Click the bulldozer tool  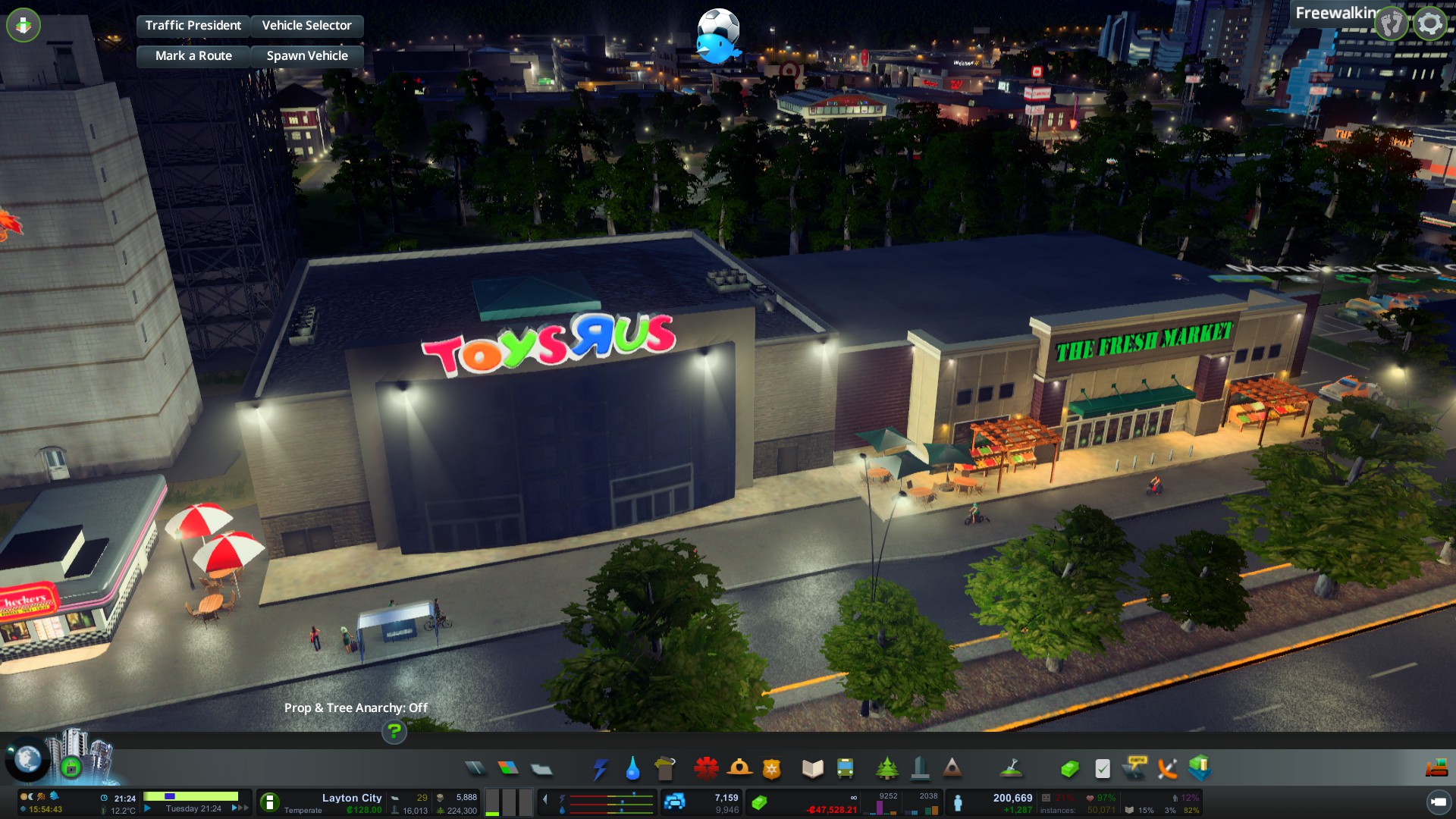[x=1436, y=769]
